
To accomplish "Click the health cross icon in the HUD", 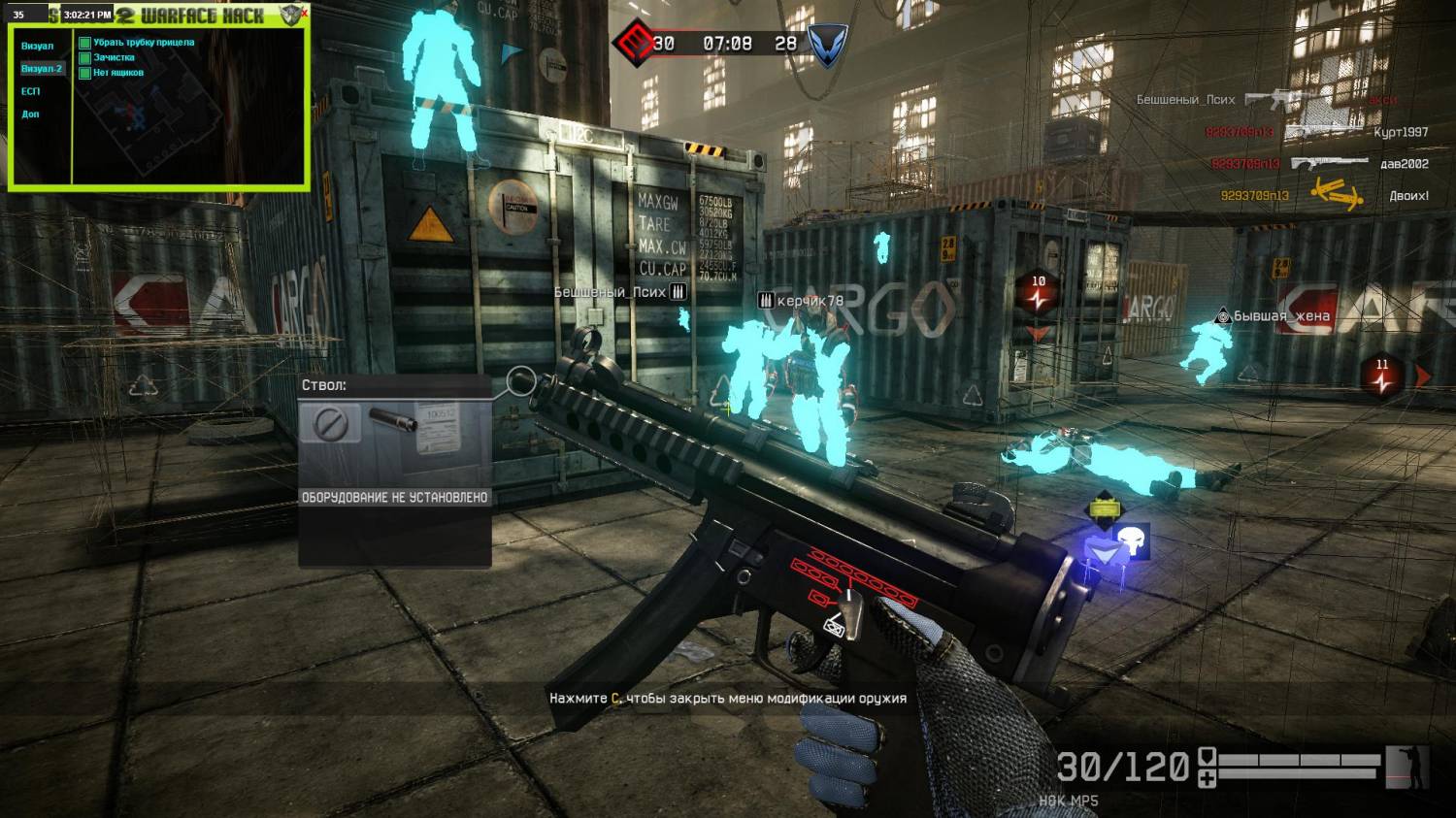I will pyautogui.click(x=1208, y=777).
